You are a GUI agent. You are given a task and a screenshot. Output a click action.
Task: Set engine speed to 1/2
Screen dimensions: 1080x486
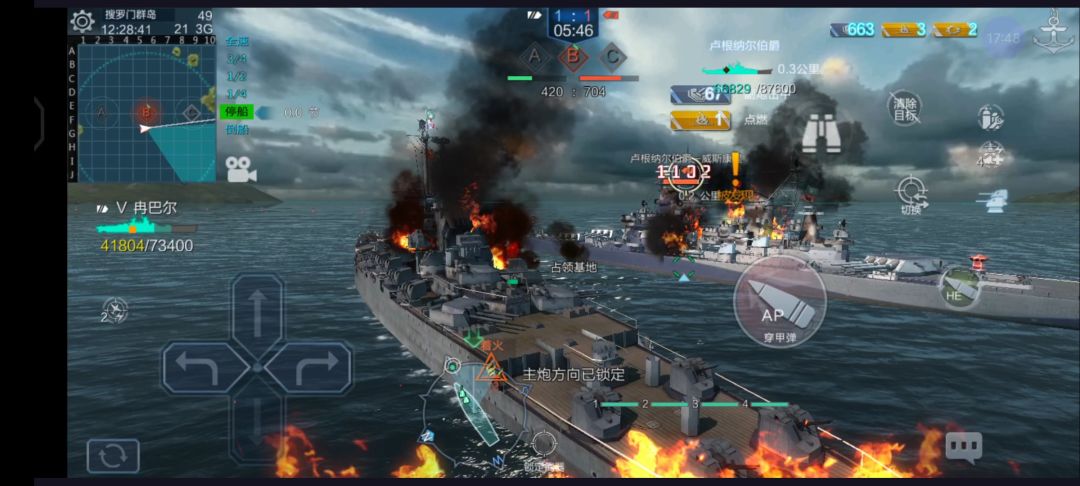237,77
